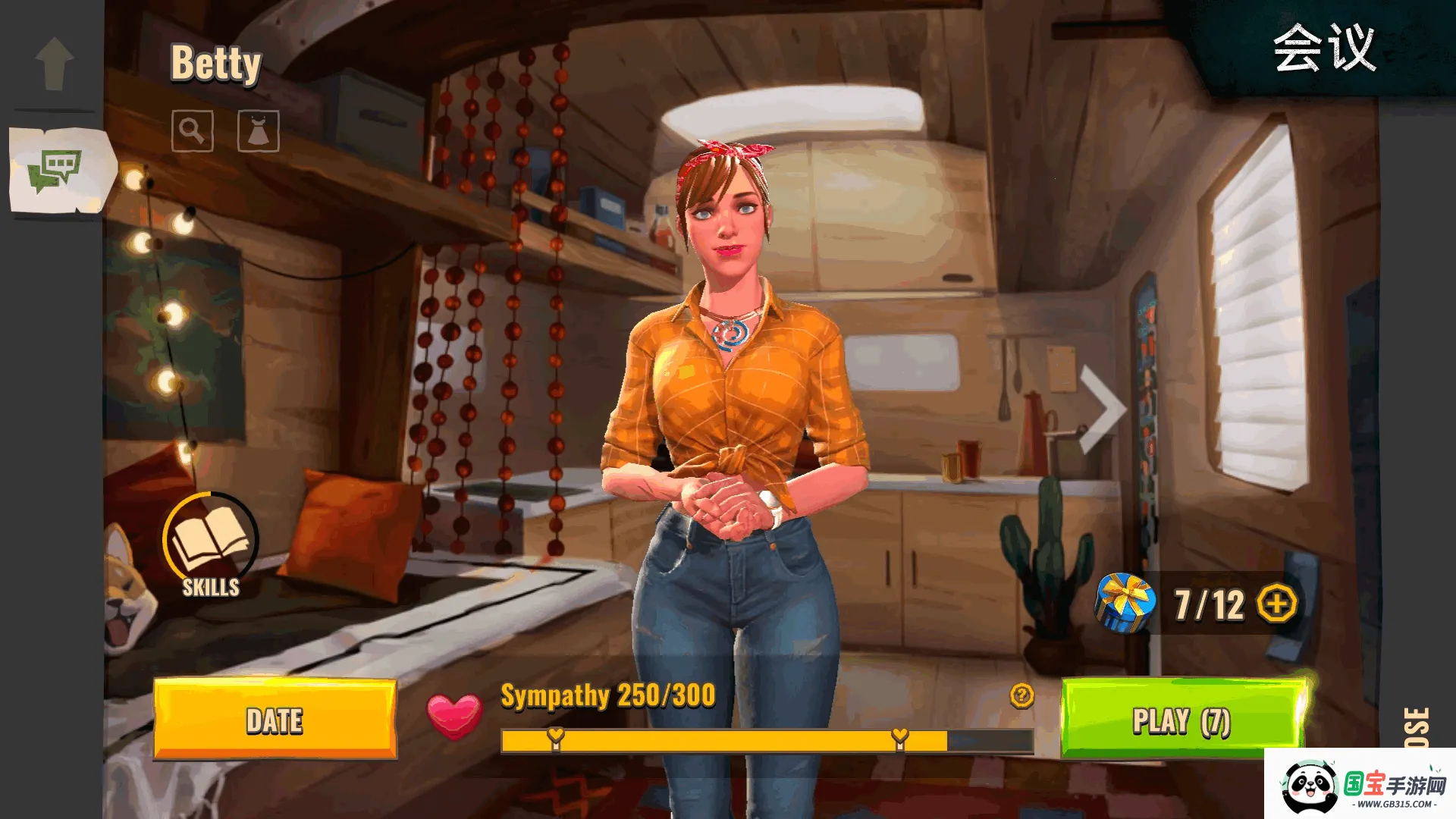Add more gifts with the plus button

[x=1277, y=604]
